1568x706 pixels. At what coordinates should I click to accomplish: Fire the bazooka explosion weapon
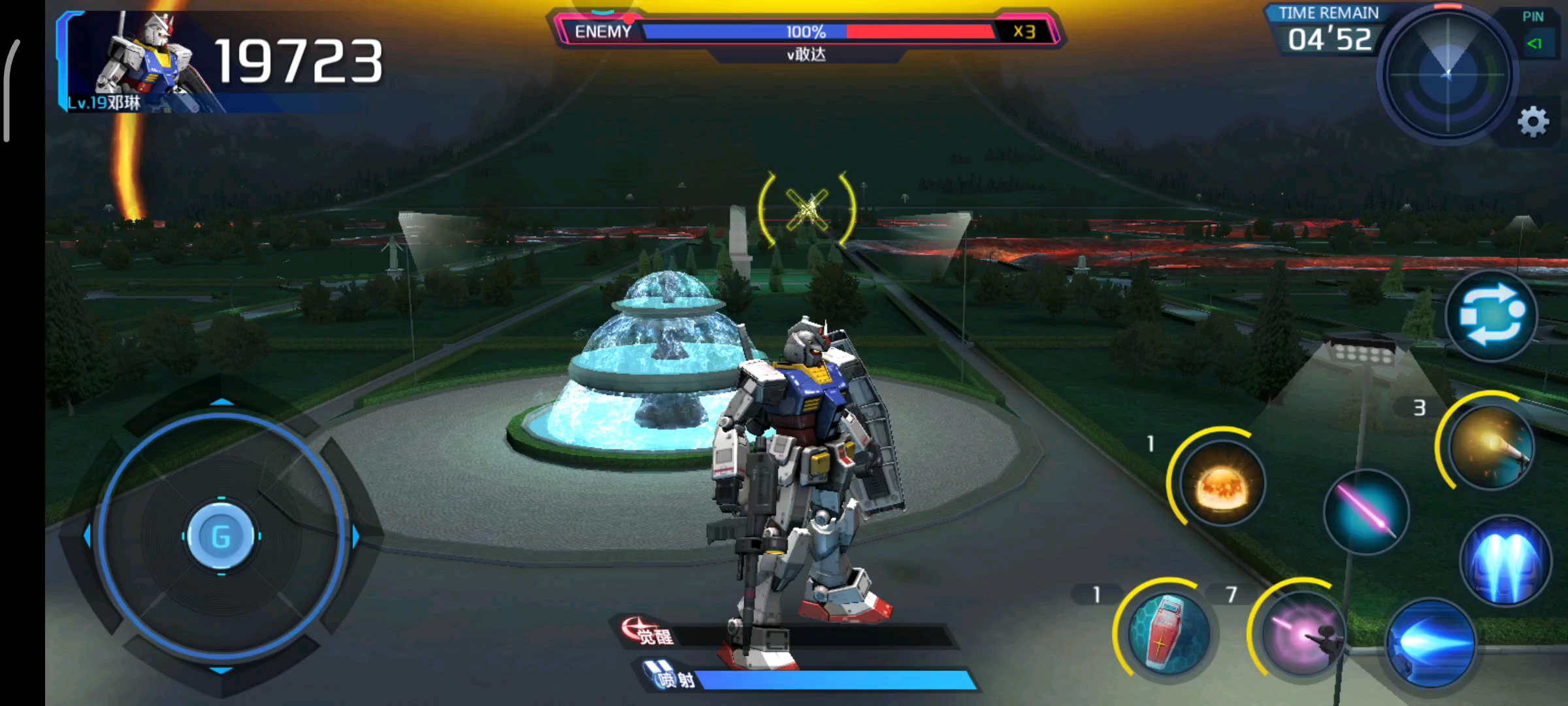pyautogui.click(x=1221, y=483)
